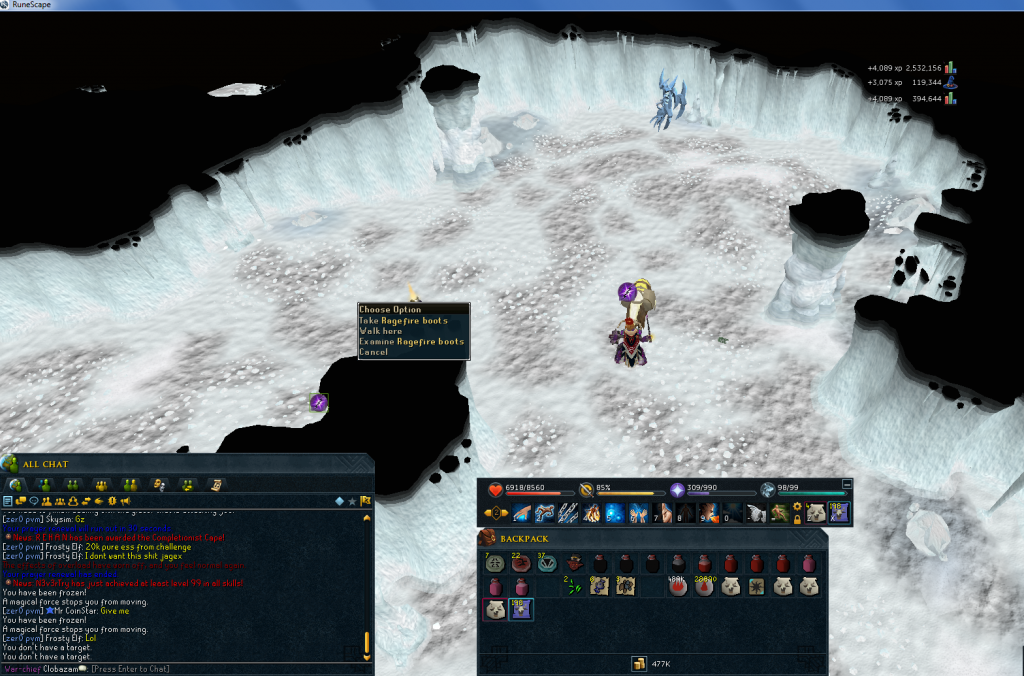Click the coin pouch showing 477K
This screenshot has height=676, width=1024.
pyautogui.click(x=637, y=664)
